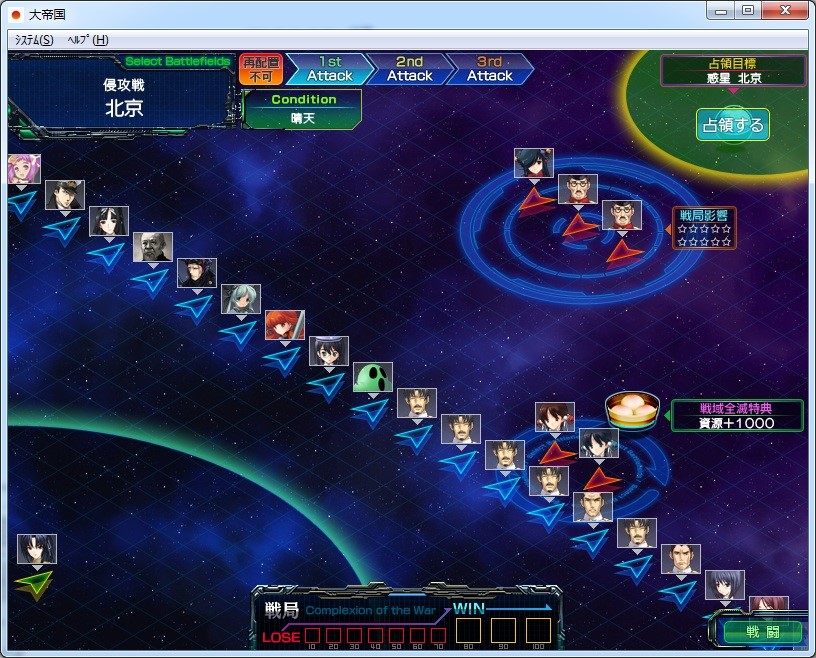
Task: Click the 戦局影響 star rating panel
Action: tap(704, 228)
